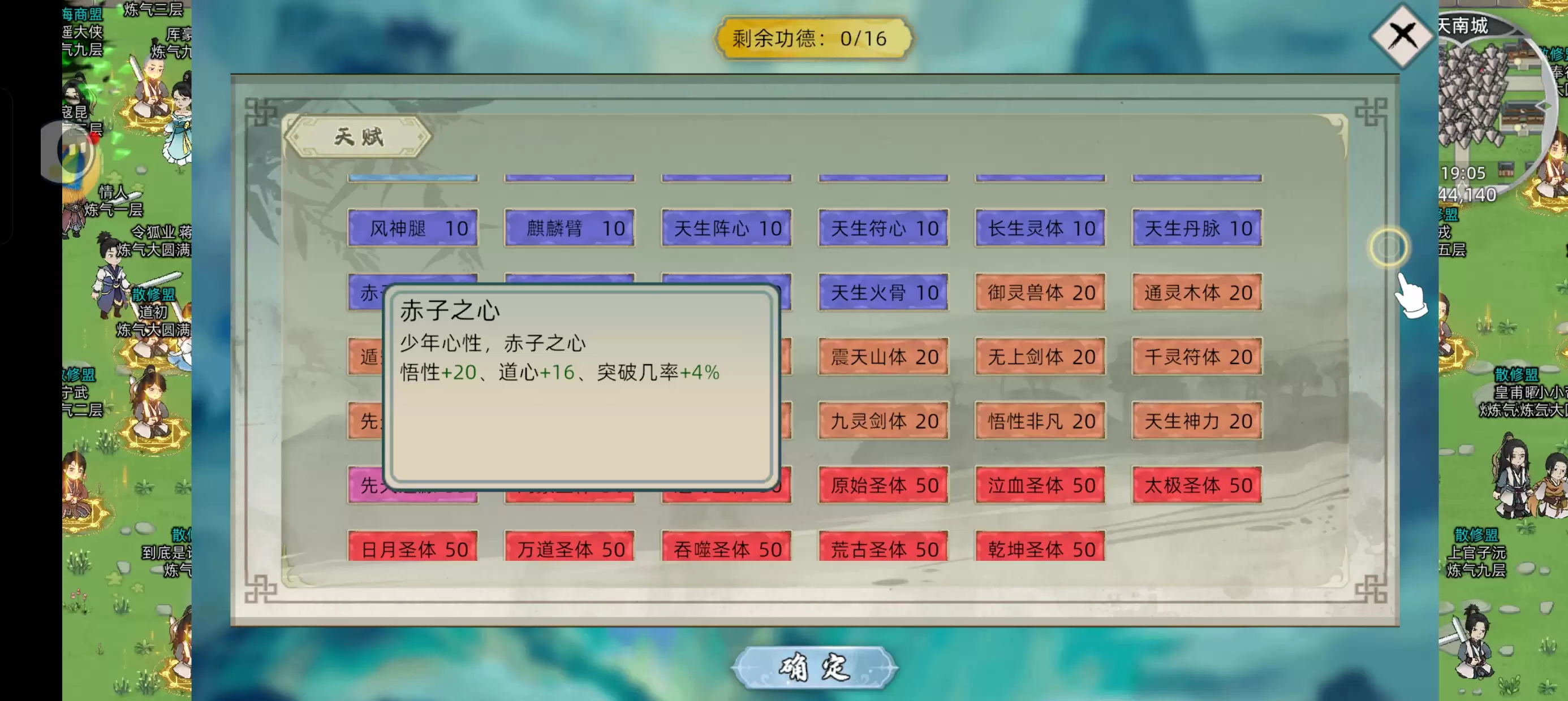1568x701 pixels.
Task: Confirm talent selection with 确定 button
Action: click(x=814, y=667)
